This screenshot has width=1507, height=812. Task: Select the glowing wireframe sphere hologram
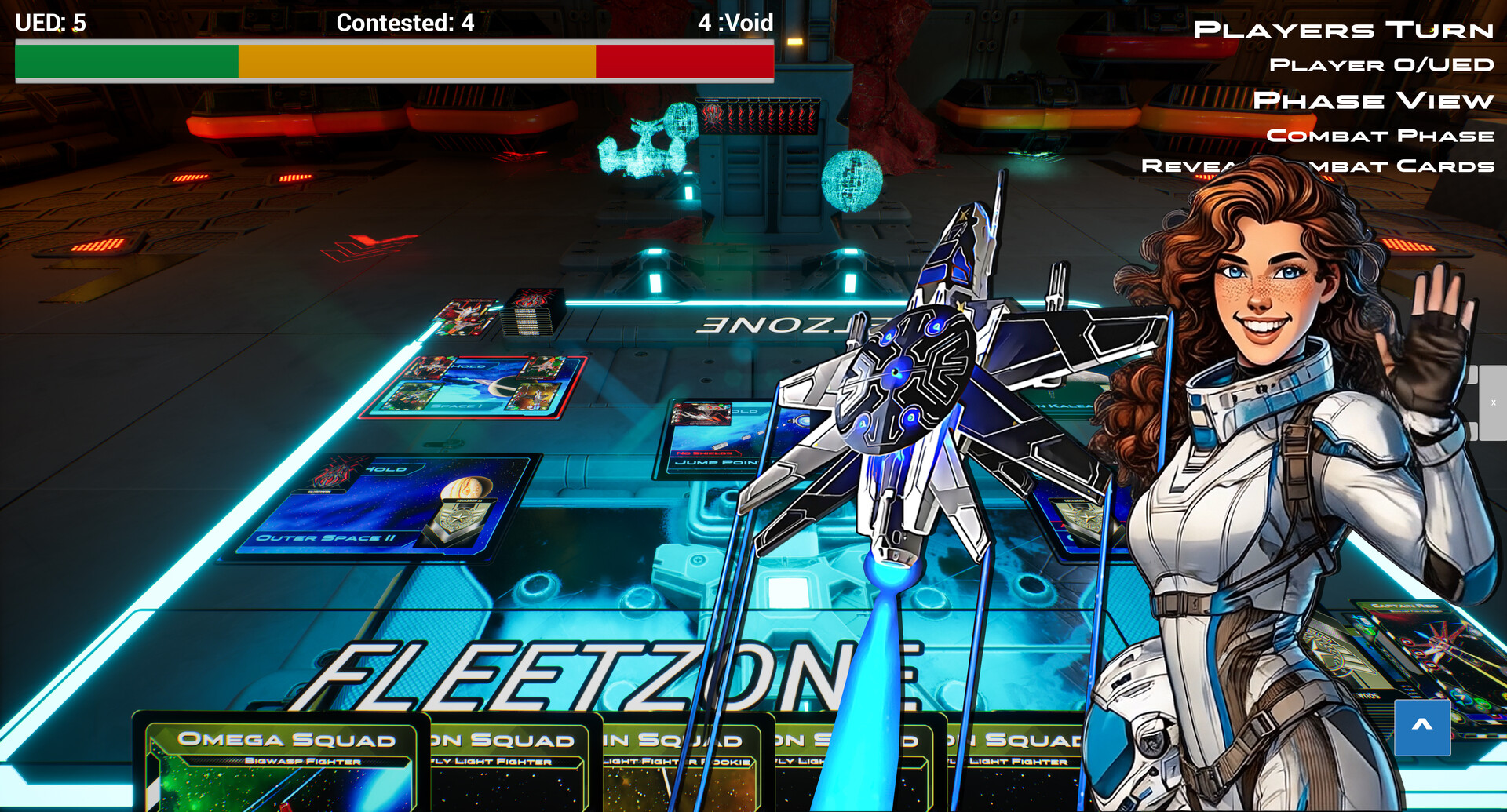[x=850, y=179]
